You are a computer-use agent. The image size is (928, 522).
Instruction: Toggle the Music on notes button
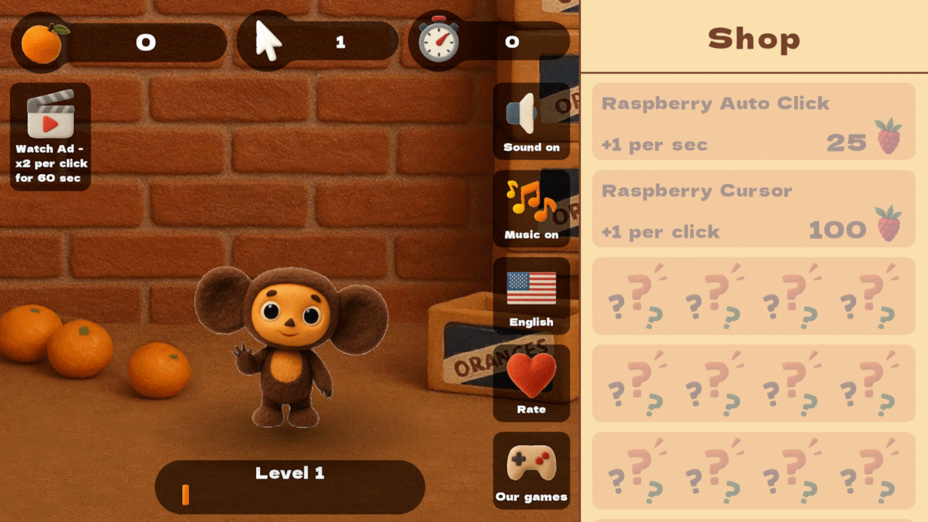(531, 208)
